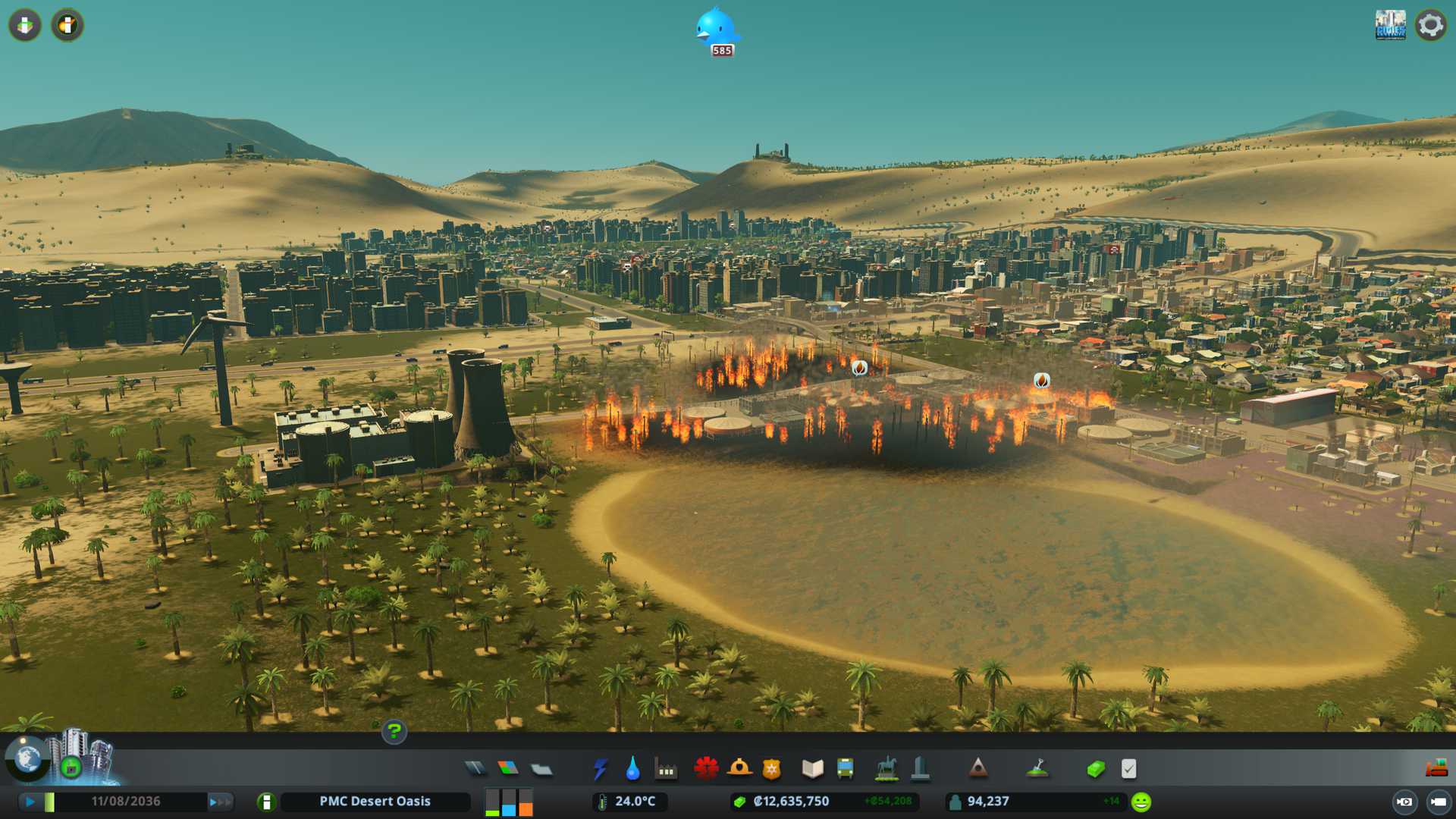Viewport: 1456px width, 819px height.
Task: Open the Parks statue menu
Action: click(886, 769)
